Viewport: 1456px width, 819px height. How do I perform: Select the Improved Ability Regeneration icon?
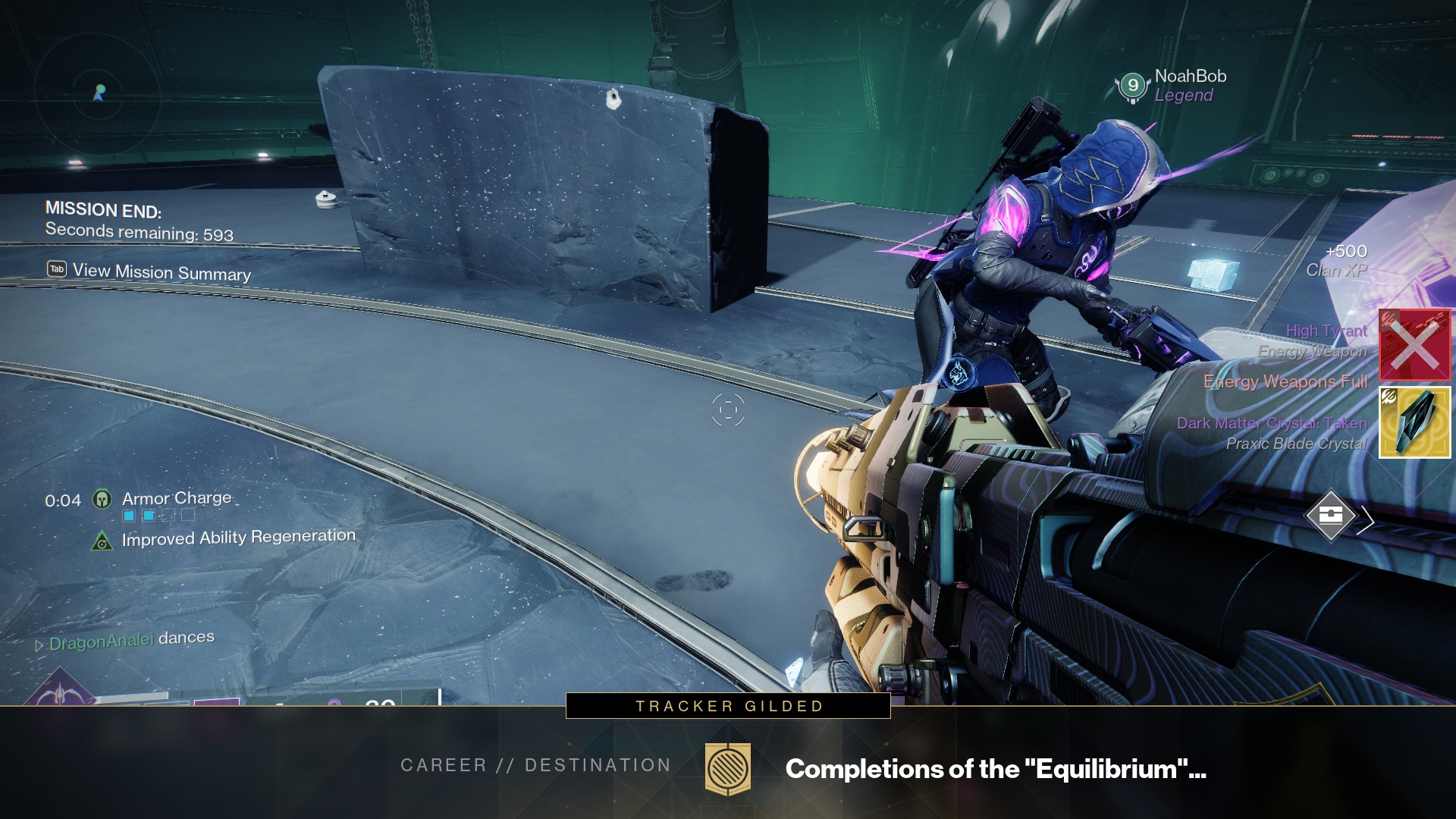click(102, 541)
